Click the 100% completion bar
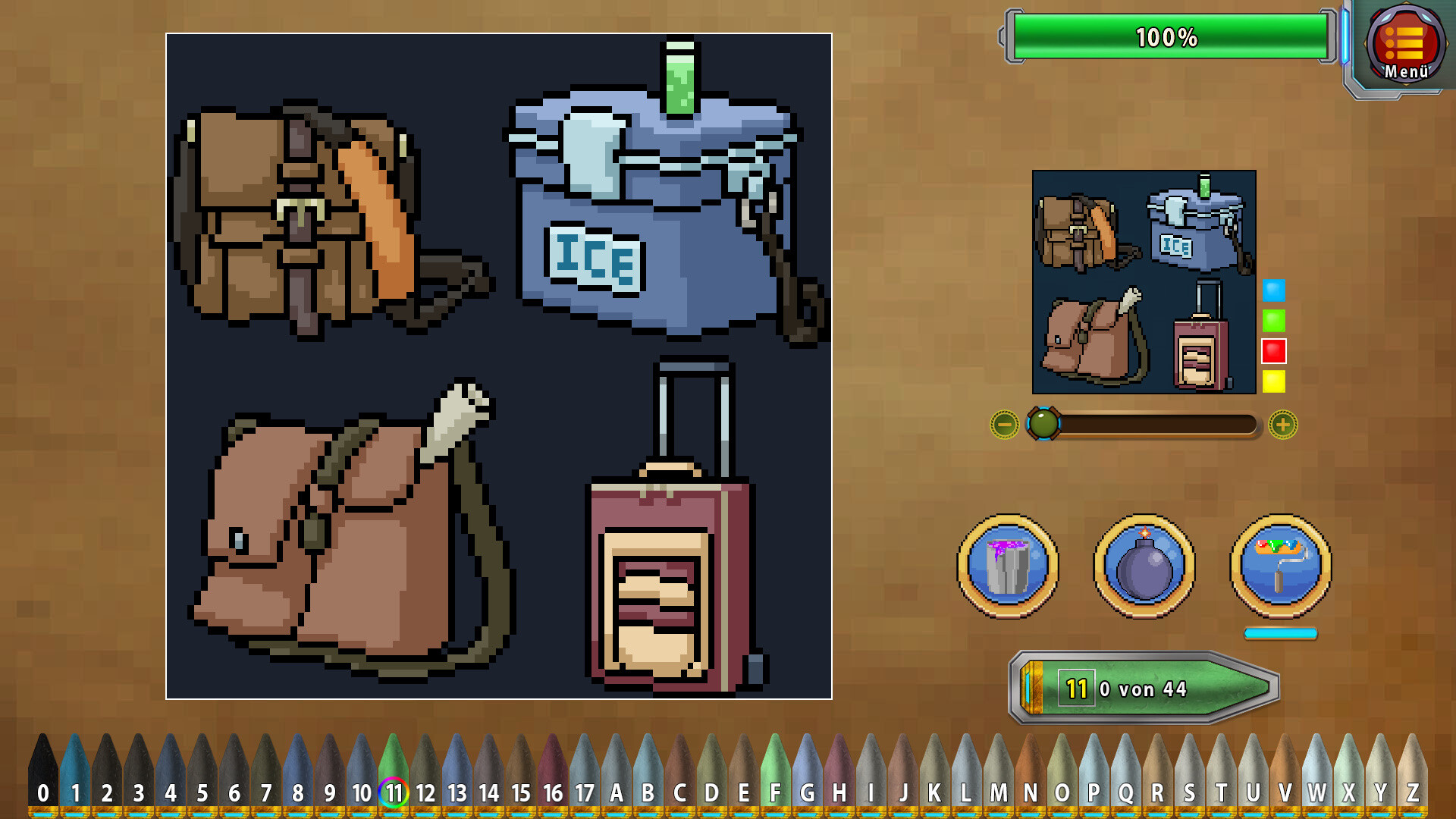 [1168, 35]
